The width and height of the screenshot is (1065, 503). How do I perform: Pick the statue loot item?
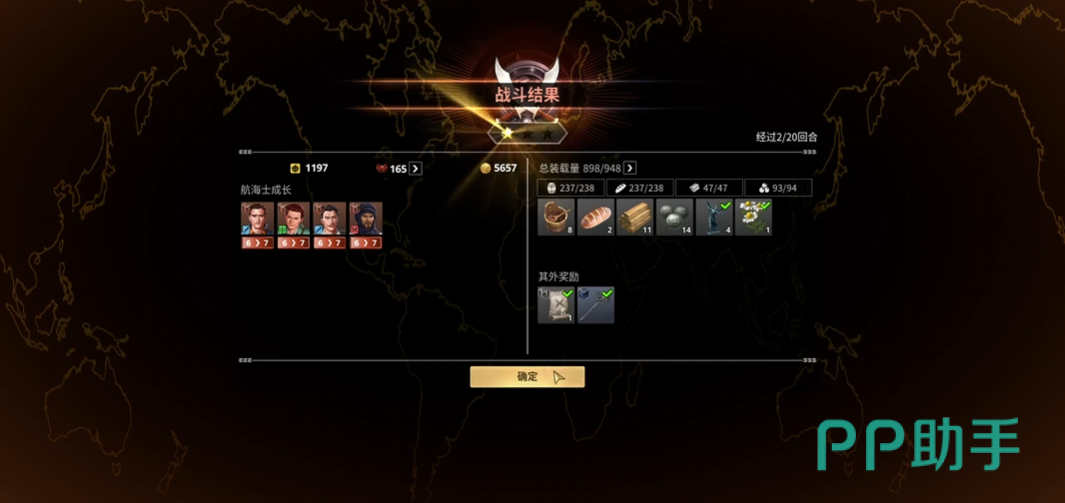(713, 218)
